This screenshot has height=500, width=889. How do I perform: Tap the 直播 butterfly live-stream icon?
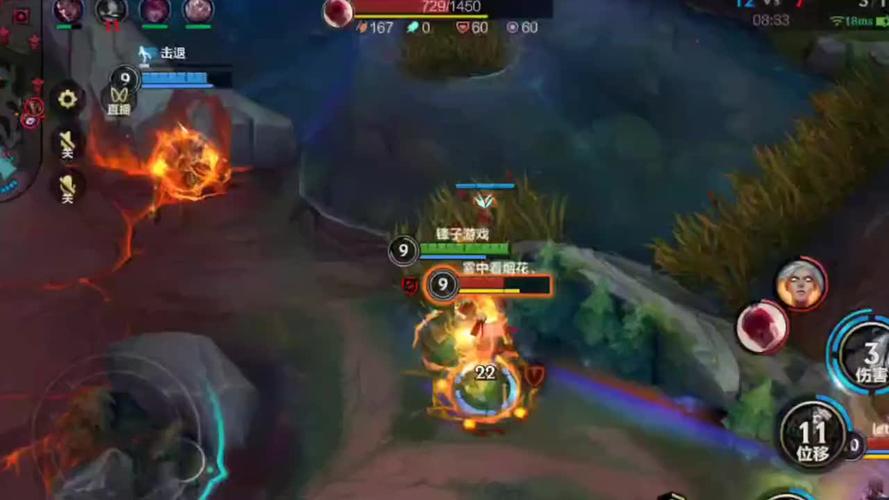click(x=119, y=99)
